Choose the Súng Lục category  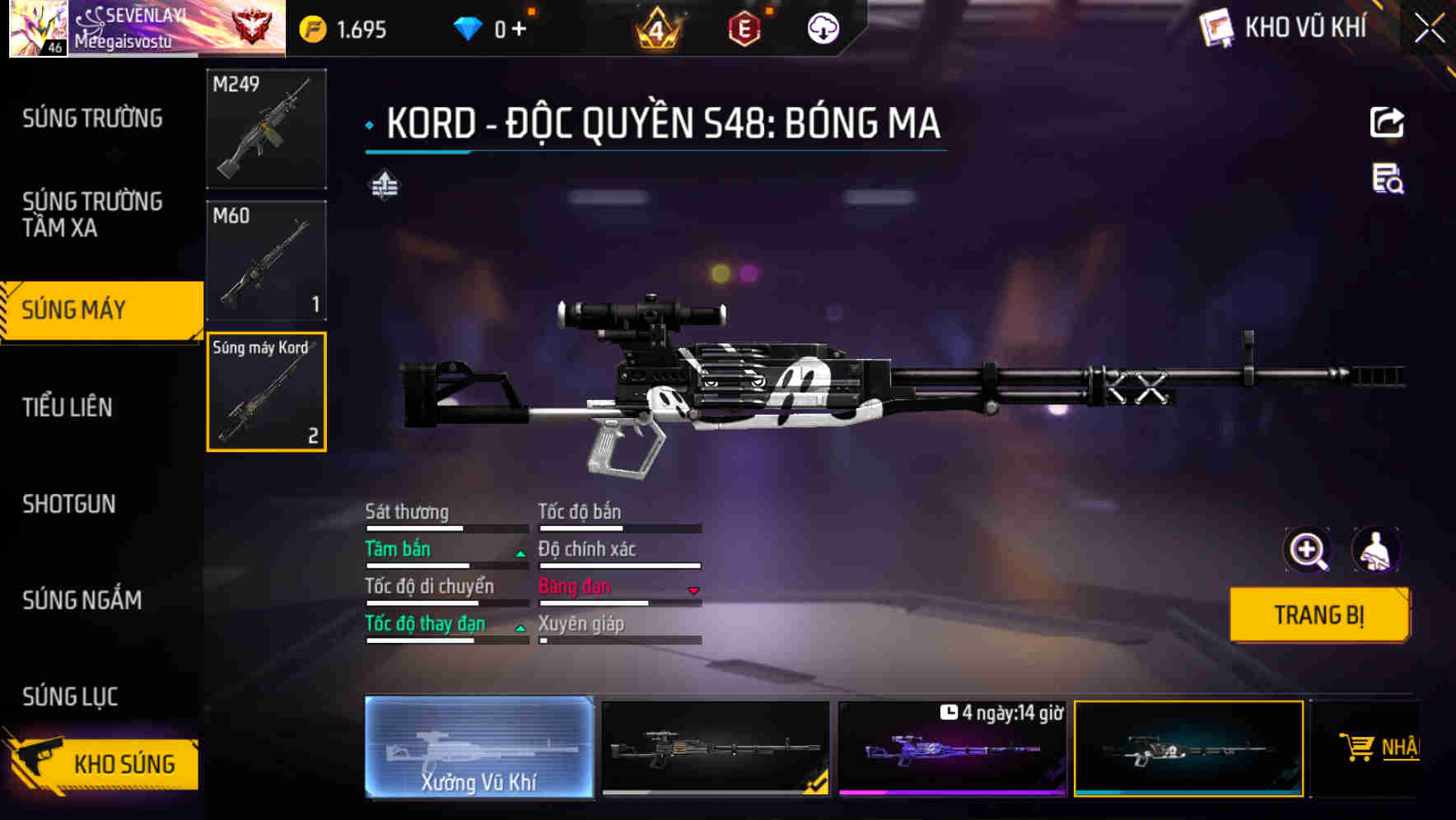click(x=70, y=697)
